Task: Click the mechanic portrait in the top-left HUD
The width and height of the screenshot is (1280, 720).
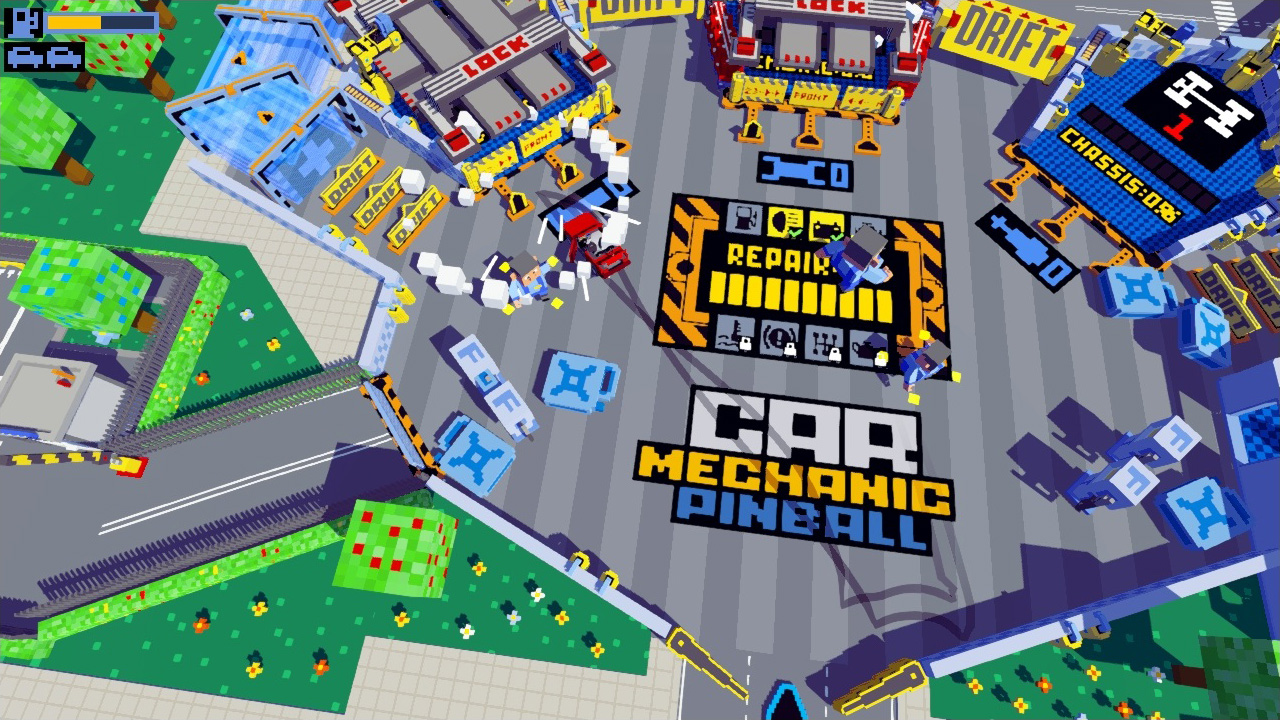Action: click(22, 21)
